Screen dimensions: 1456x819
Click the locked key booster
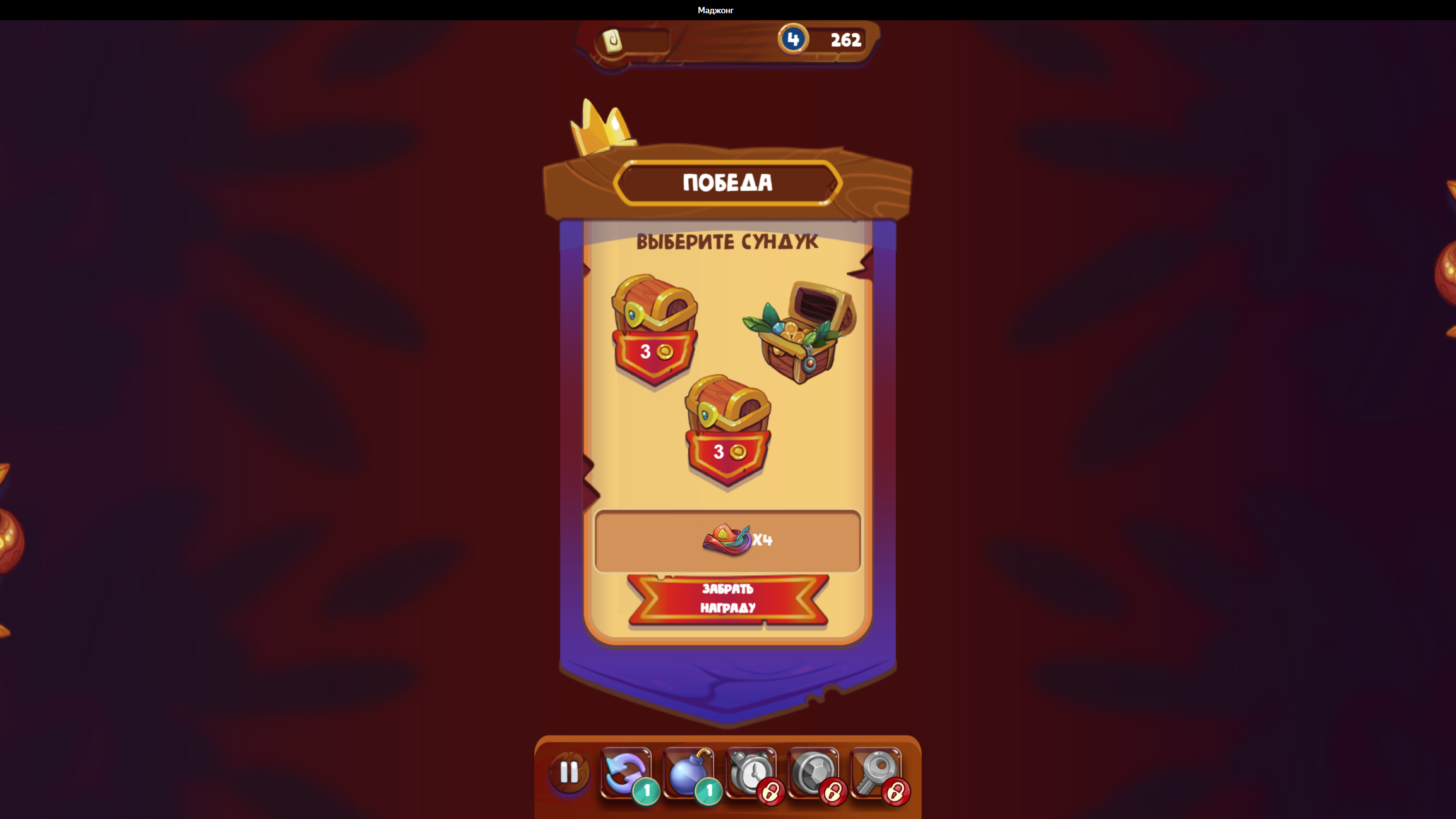point(876,772)
